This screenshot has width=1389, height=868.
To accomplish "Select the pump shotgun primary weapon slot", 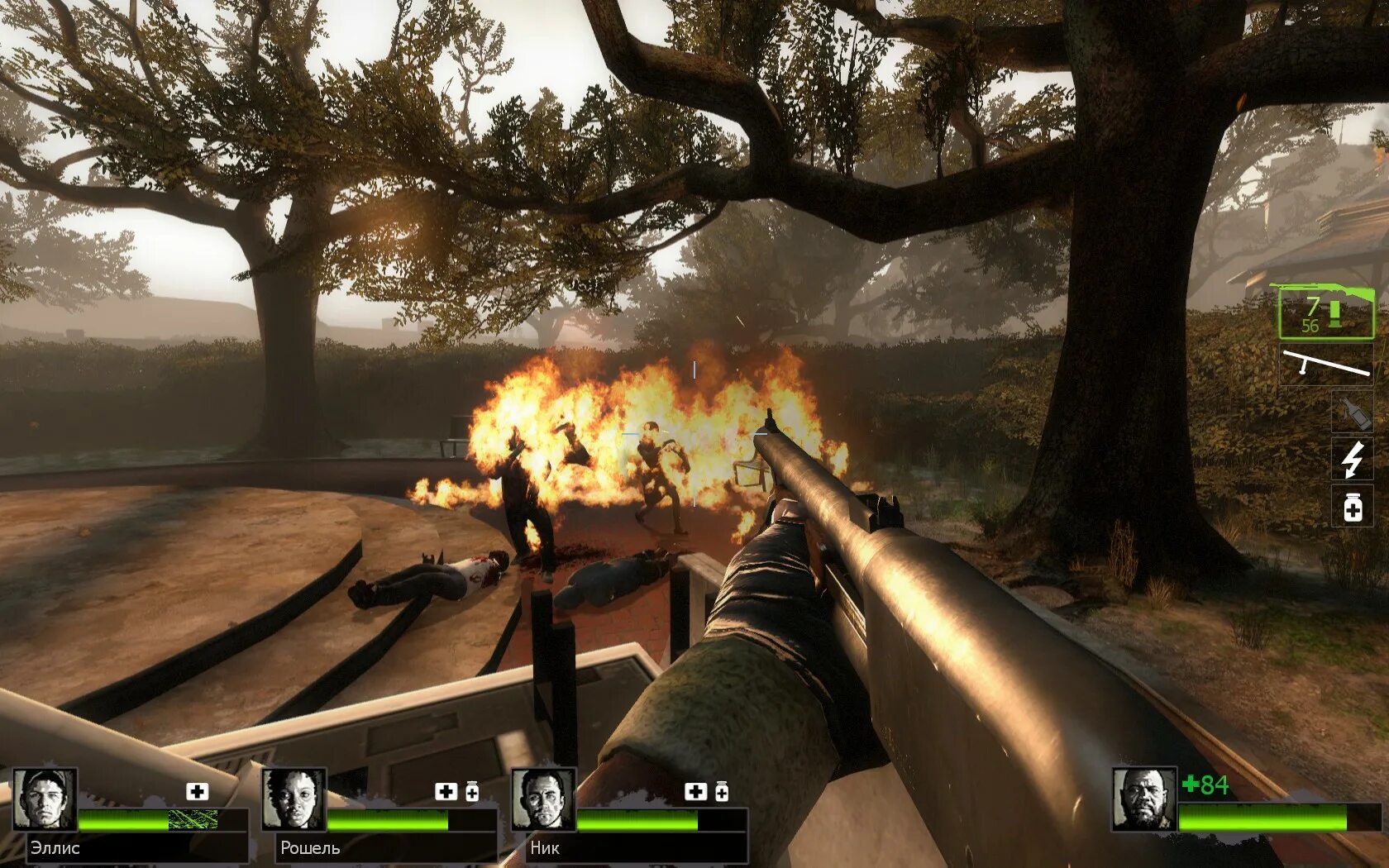I will coord(1325,312).
